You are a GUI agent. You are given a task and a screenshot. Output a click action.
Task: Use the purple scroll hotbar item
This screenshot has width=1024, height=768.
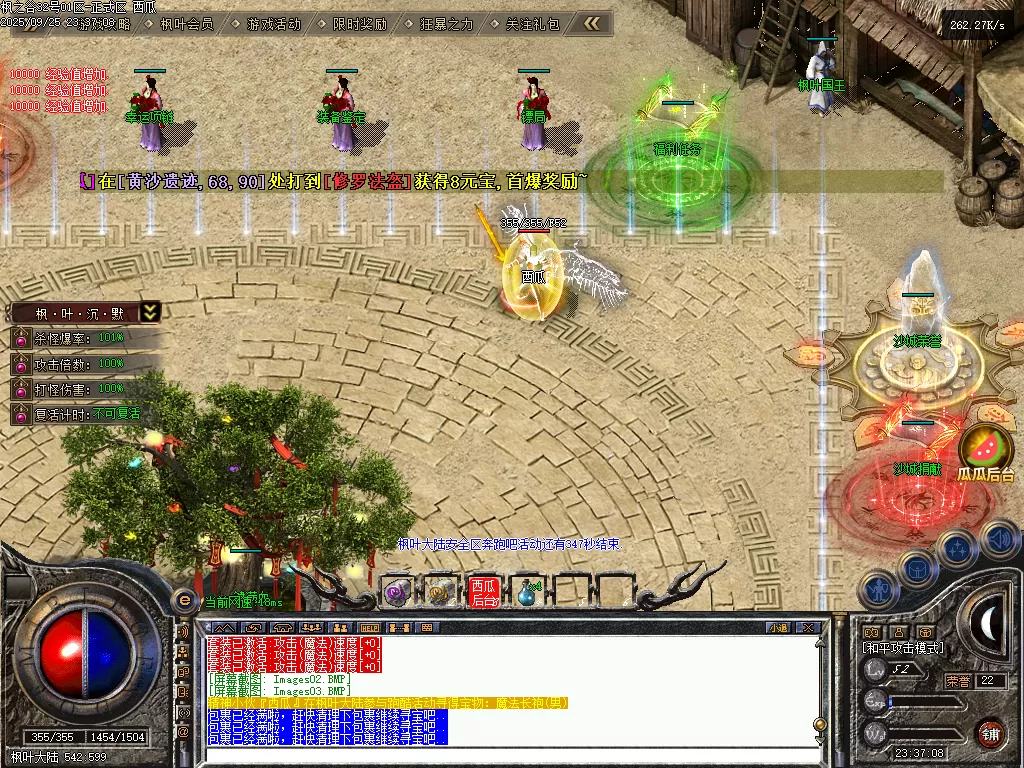pyautogui.click(x=397, y=592)
